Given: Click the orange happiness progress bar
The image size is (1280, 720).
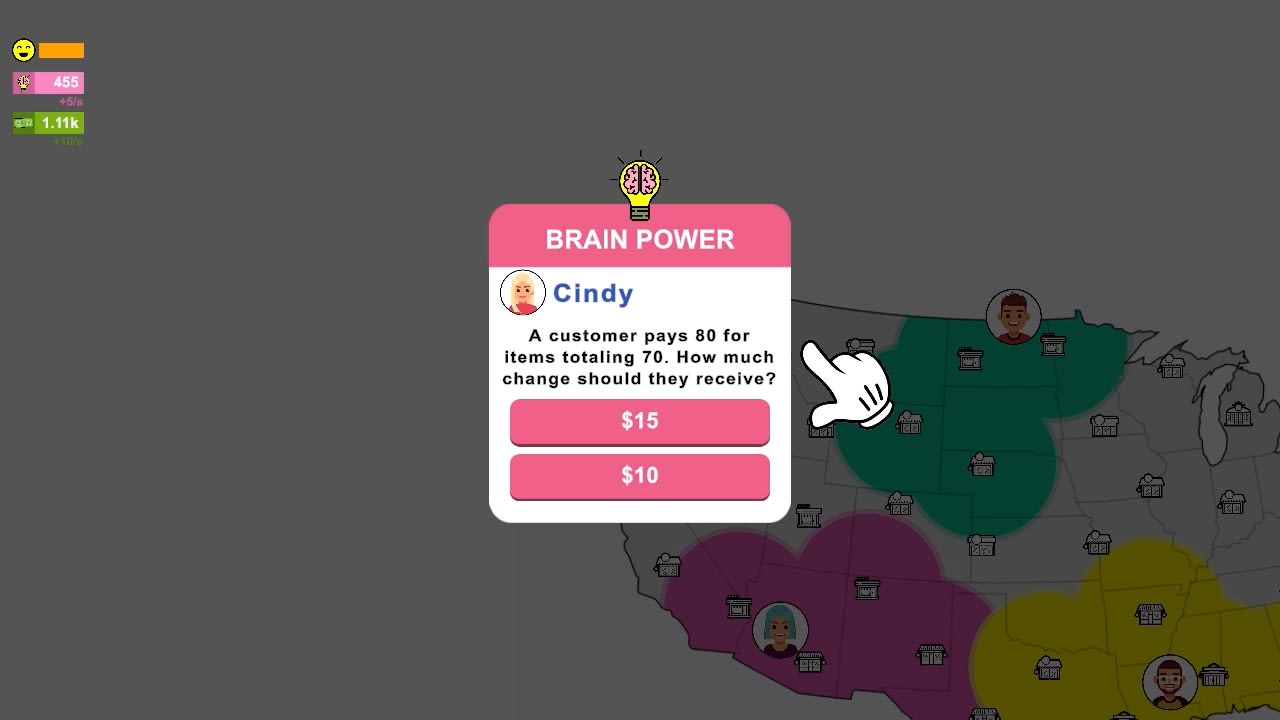Looking at the screenshot, I should (62, 48).
